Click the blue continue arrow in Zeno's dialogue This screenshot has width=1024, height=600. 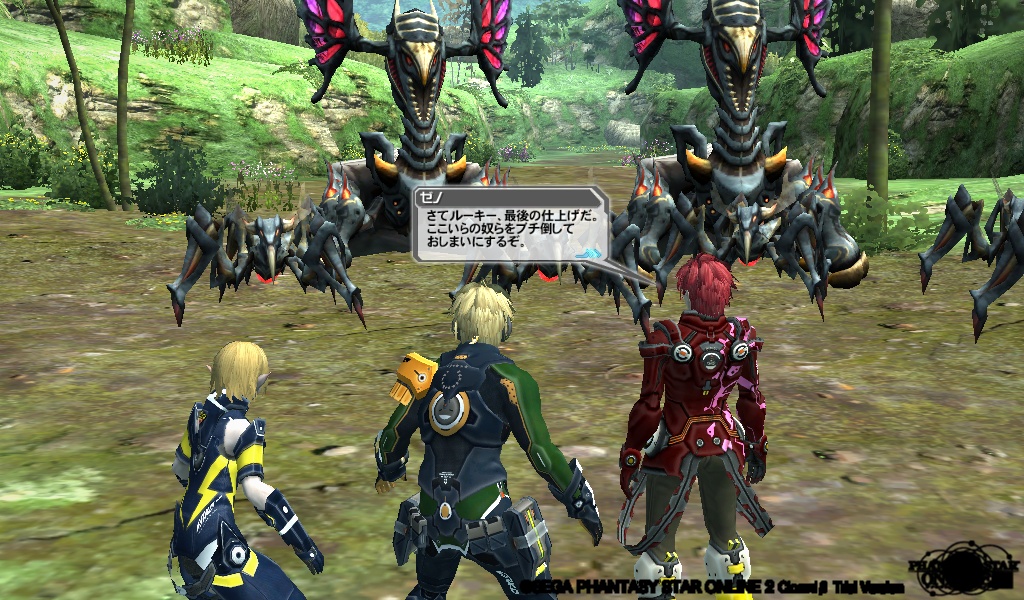pyautogui.click(x=590, y=255)
